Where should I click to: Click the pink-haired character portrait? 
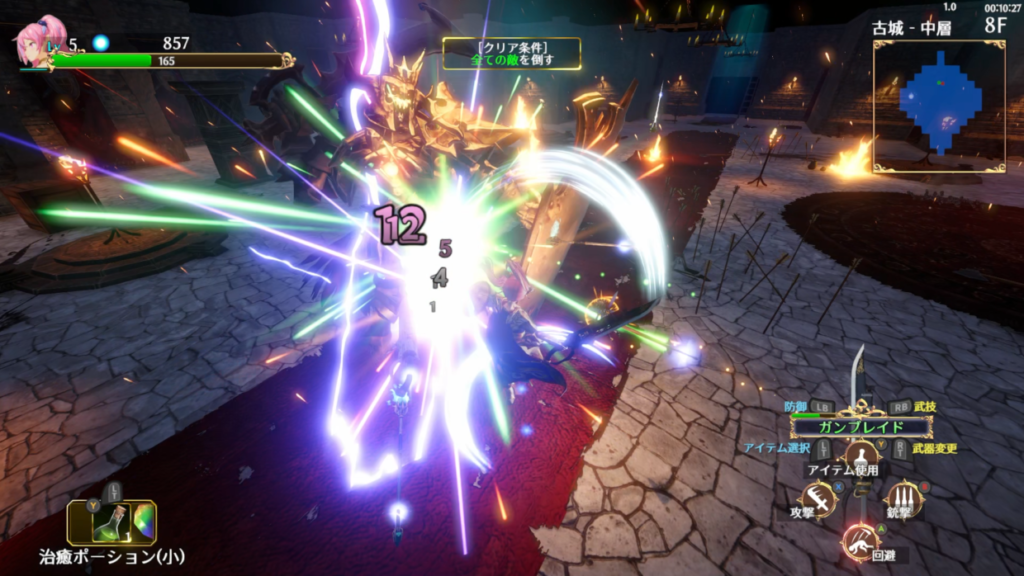[36, 43]
